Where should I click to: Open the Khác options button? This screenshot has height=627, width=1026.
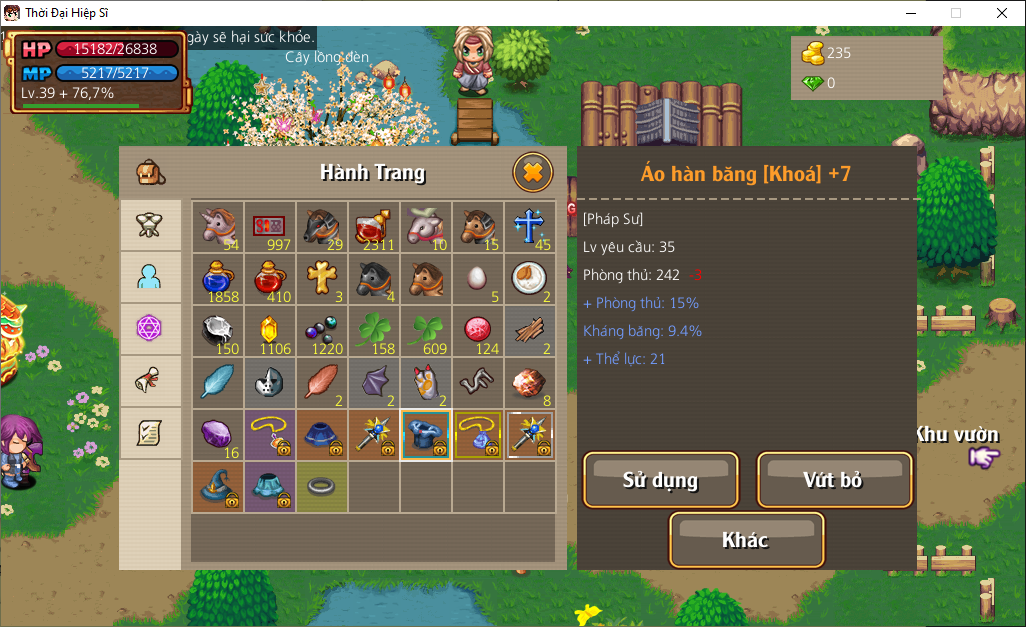click(x=746, y=540)
